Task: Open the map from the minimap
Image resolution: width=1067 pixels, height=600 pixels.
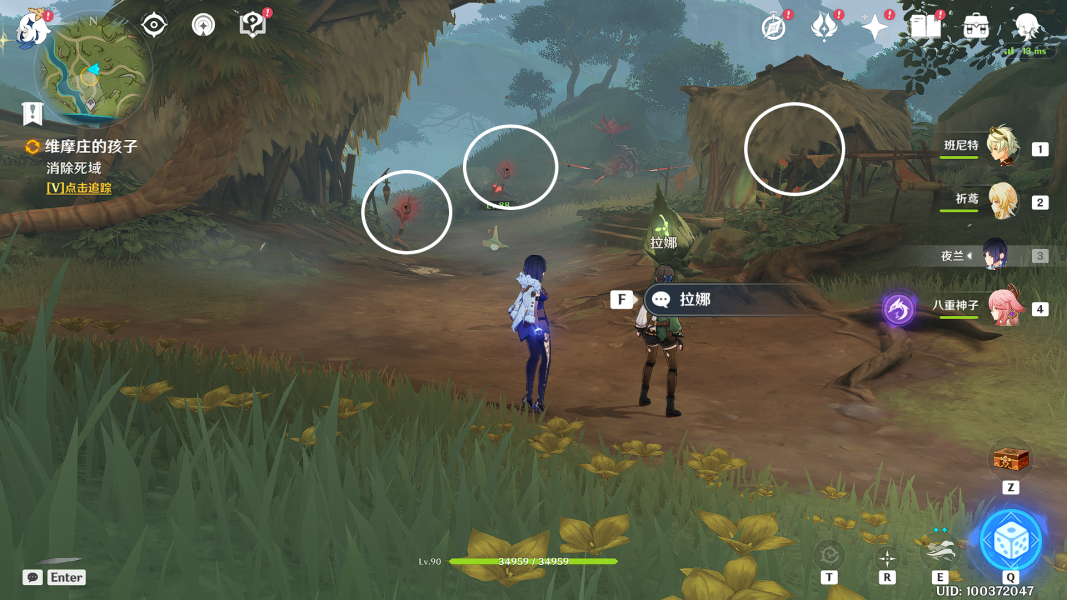Action: (x=91, y=74)
